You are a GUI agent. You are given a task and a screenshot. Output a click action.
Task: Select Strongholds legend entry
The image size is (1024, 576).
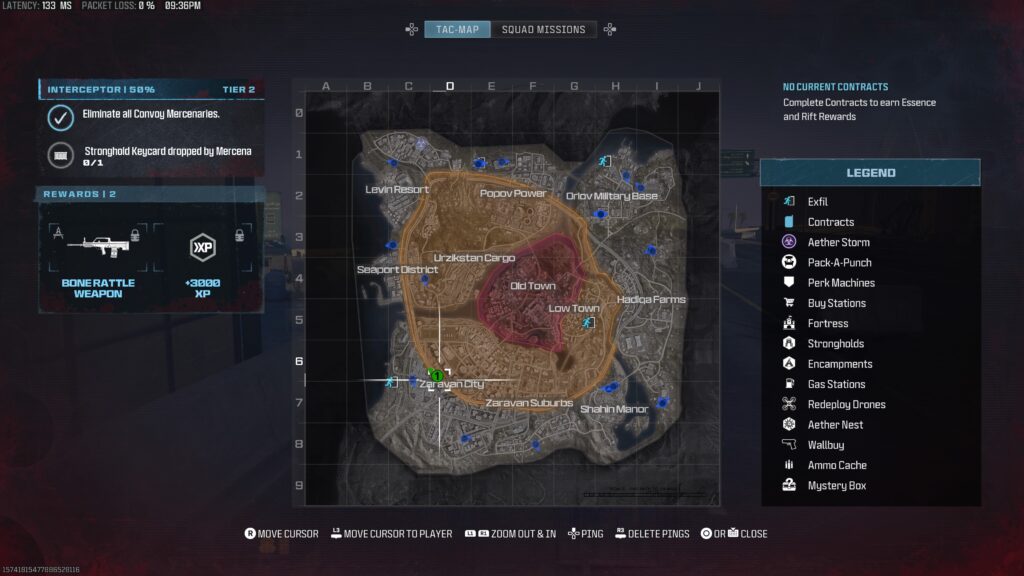coord(834,344)
